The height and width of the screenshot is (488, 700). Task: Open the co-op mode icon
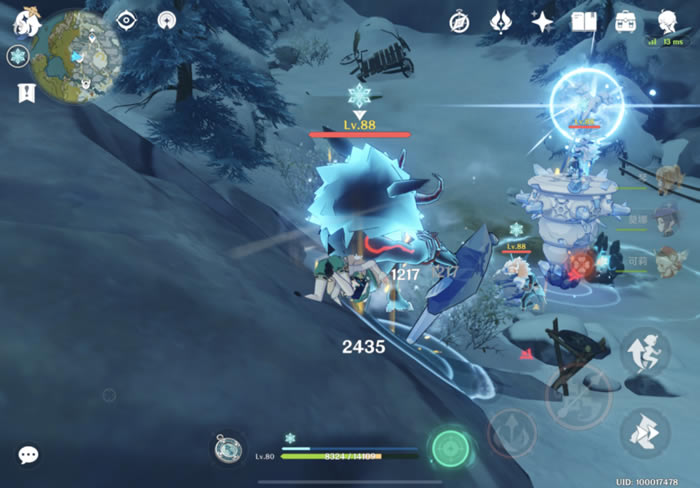tap(168, 21)
